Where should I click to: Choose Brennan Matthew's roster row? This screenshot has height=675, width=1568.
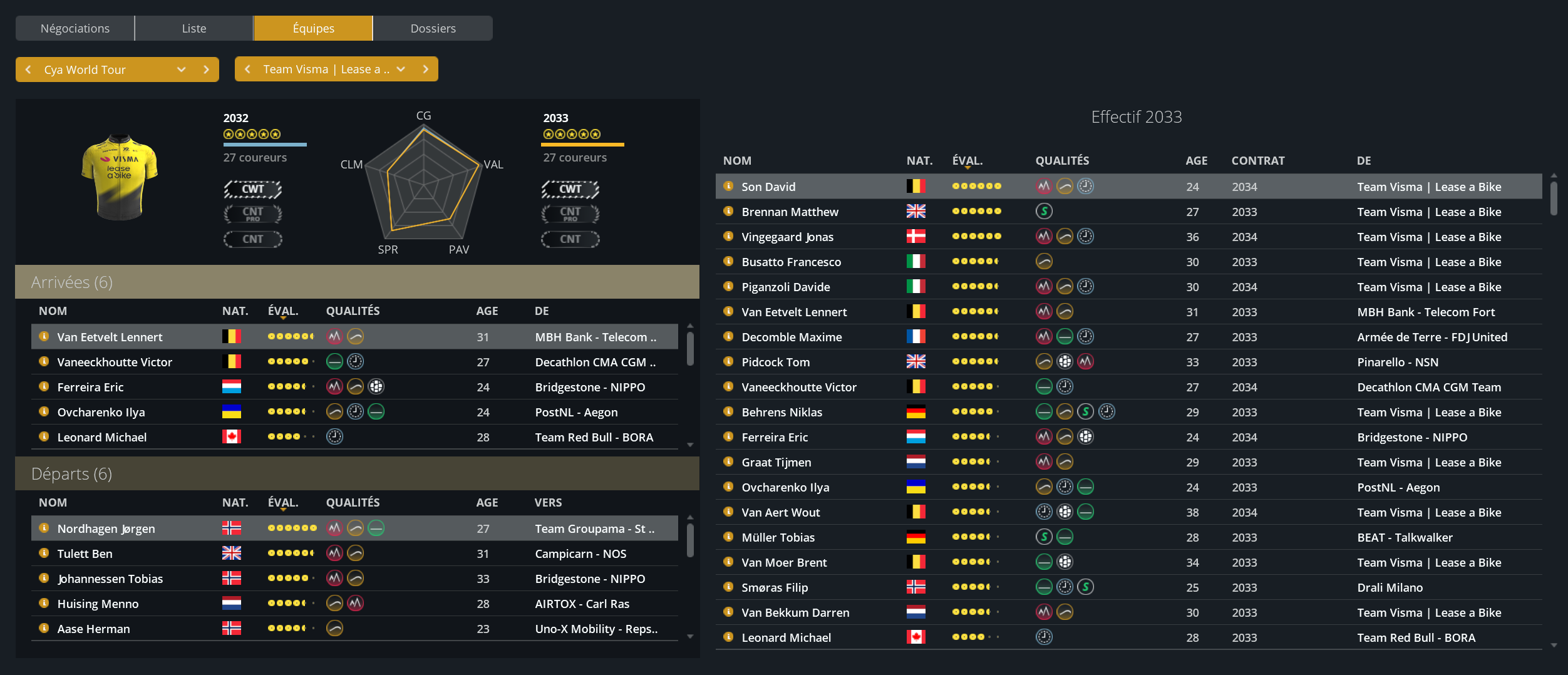point(790,212)
